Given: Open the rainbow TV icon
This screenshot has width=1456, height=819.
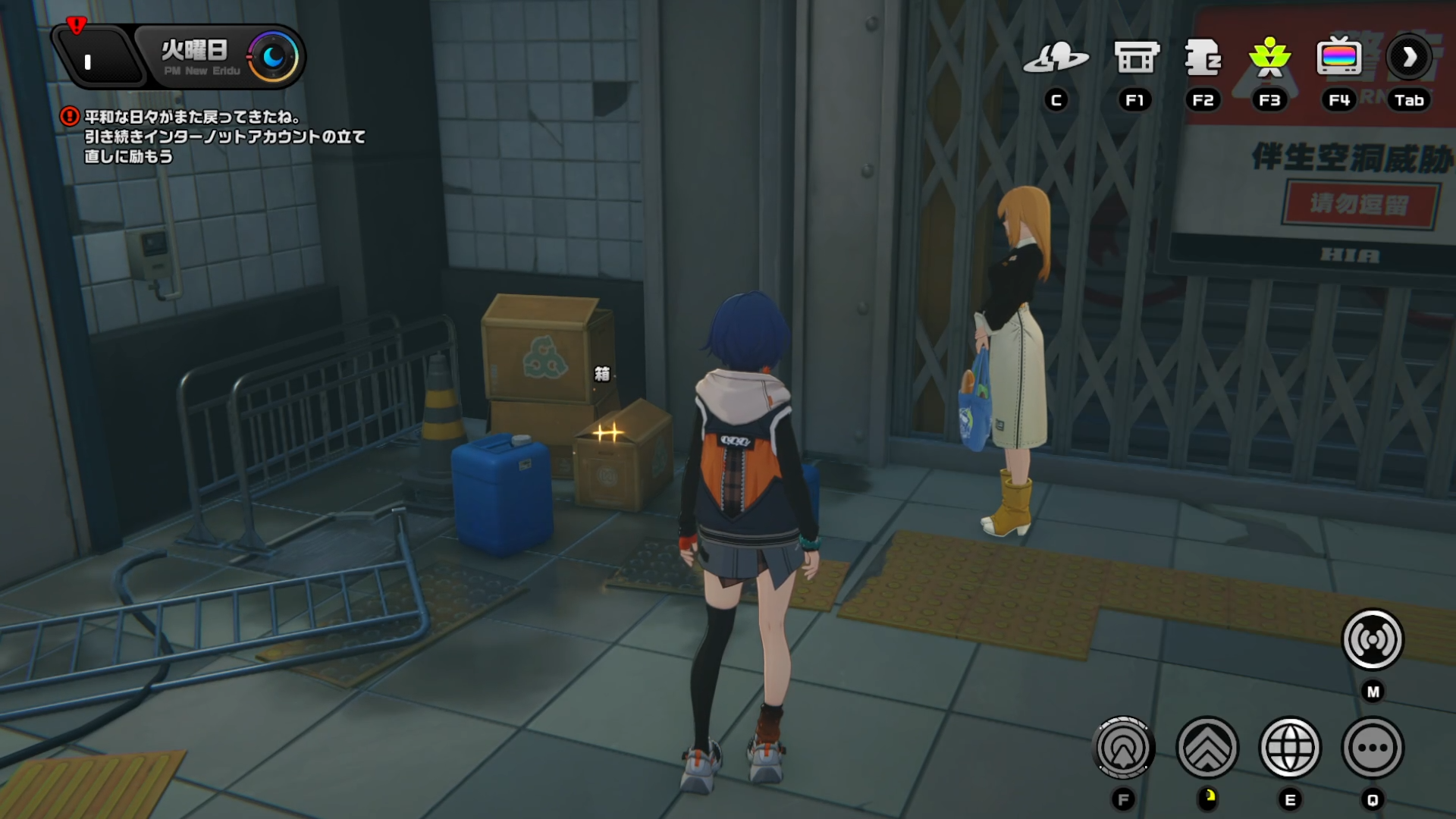Looking at the screenshot, I should click(x=1338, y=58).
